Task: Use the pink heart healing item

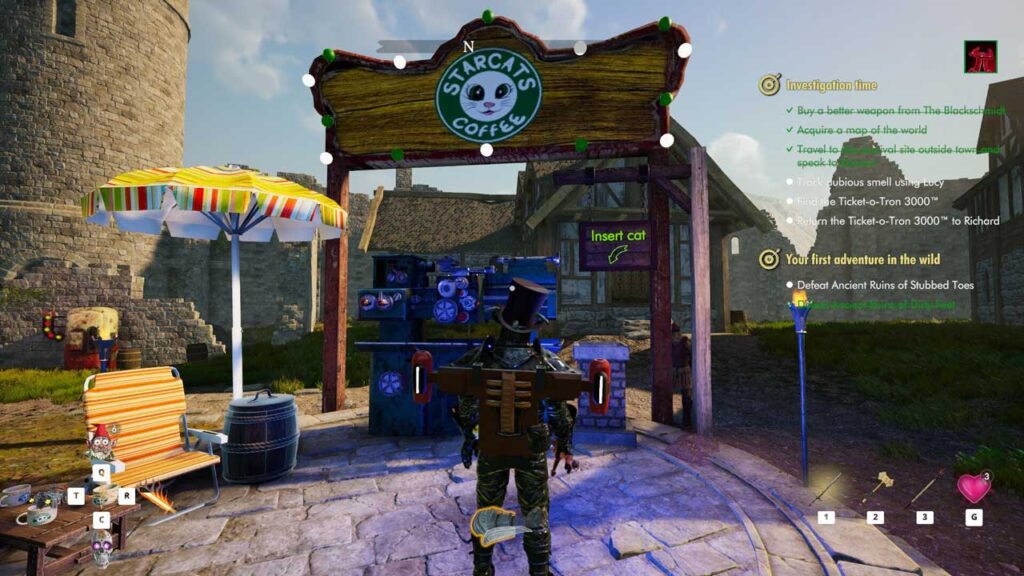Action: 973,488
